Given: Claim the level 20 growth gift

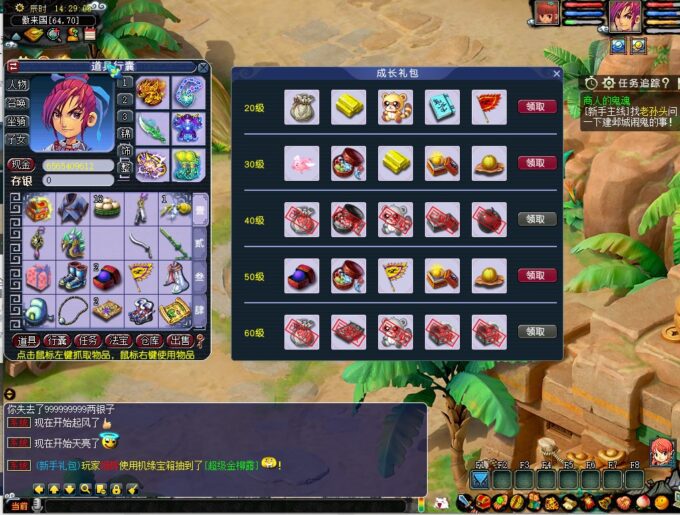Looking at the screenshot, I should [x=537, y=107].
